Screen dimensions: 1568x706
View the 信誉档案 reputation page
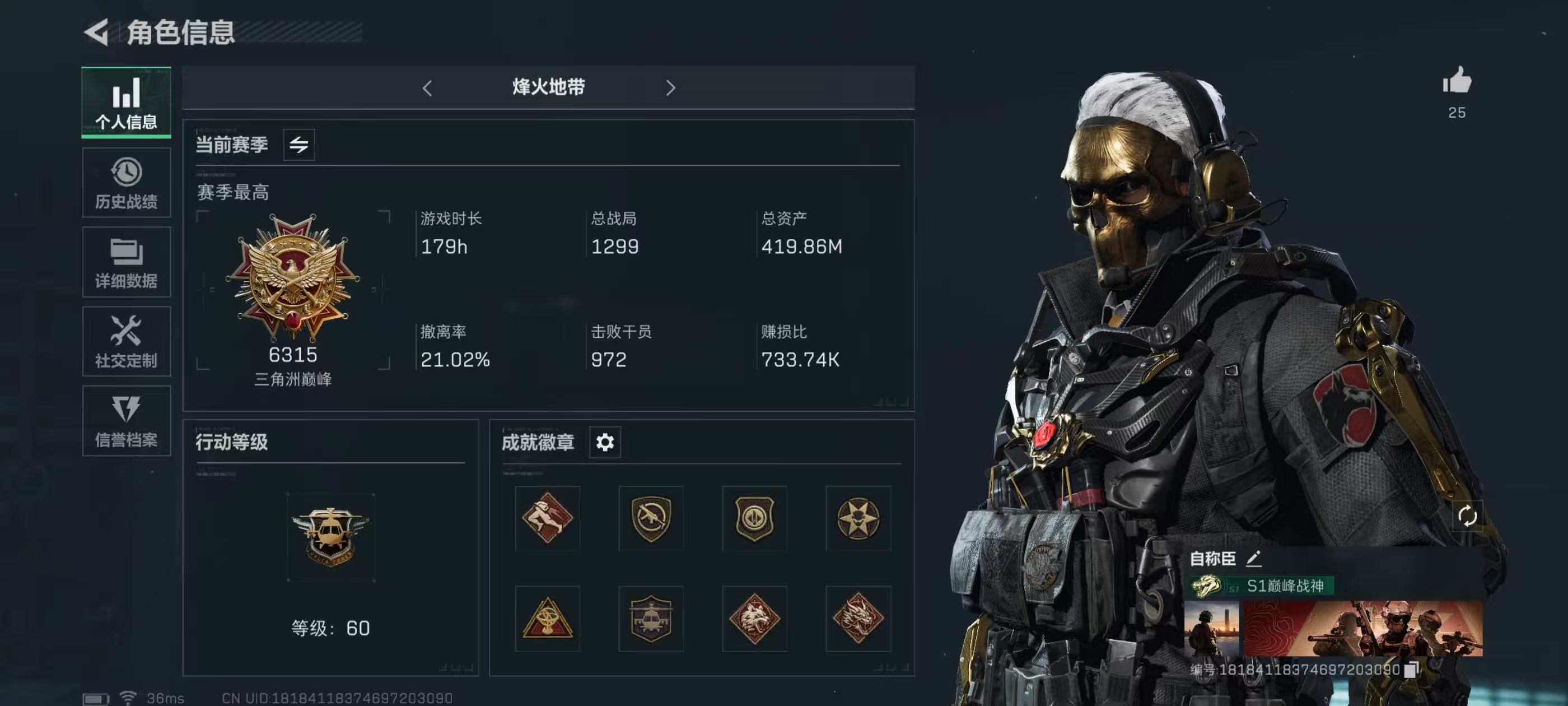[x=125, y=420]
